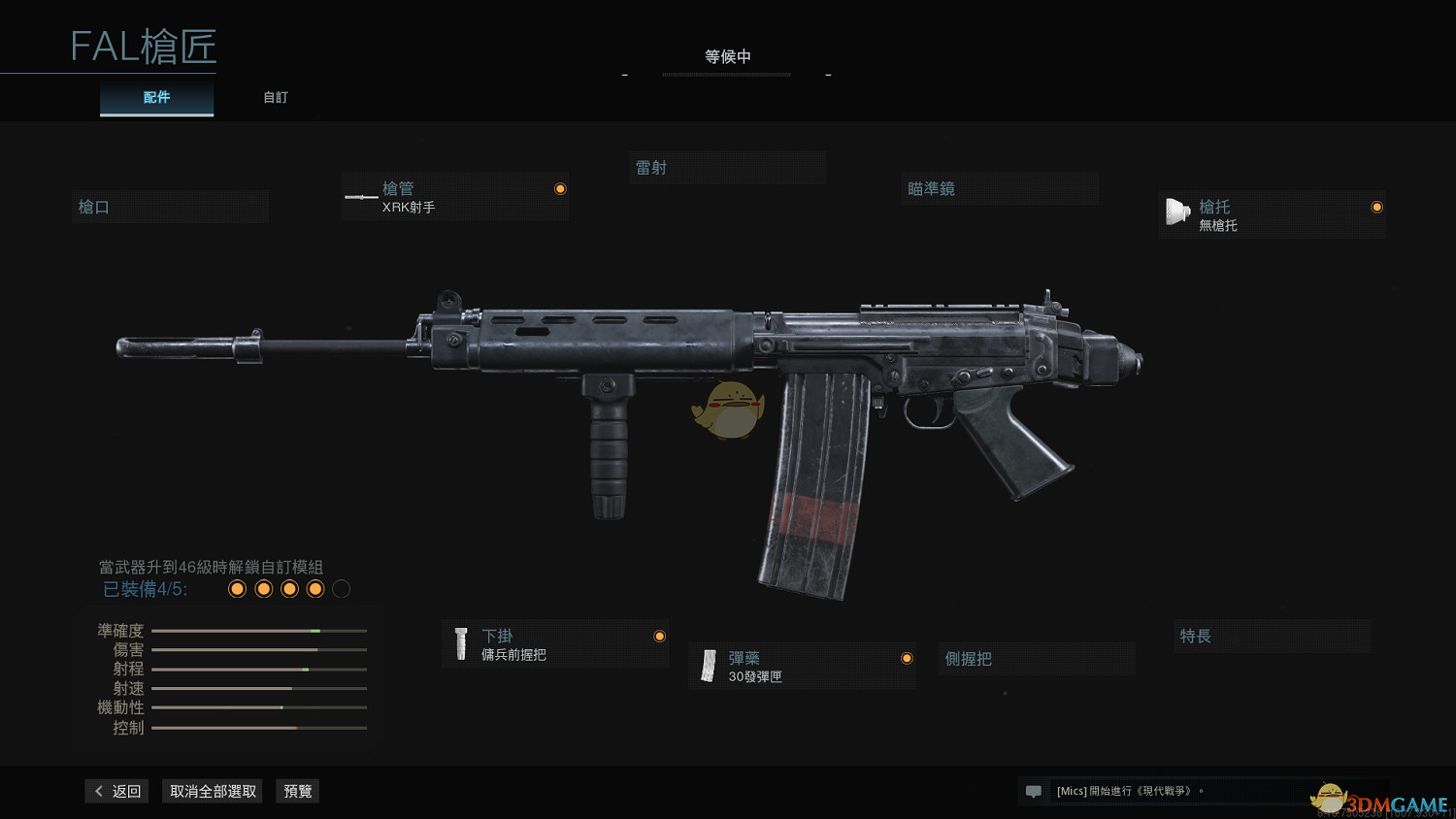Open the 特長 perk slot
Image resolution: width=1456 pixels, height=819 pixels.
pyautogui.click(x=1272, y=637)
